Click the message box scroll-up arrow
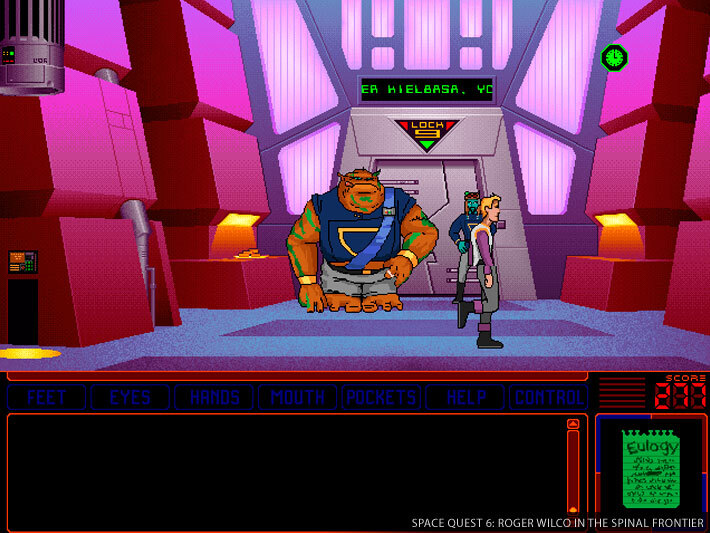The height and width of the screenshot is (533, 710). pyautogui.click(x=573, y=425)
